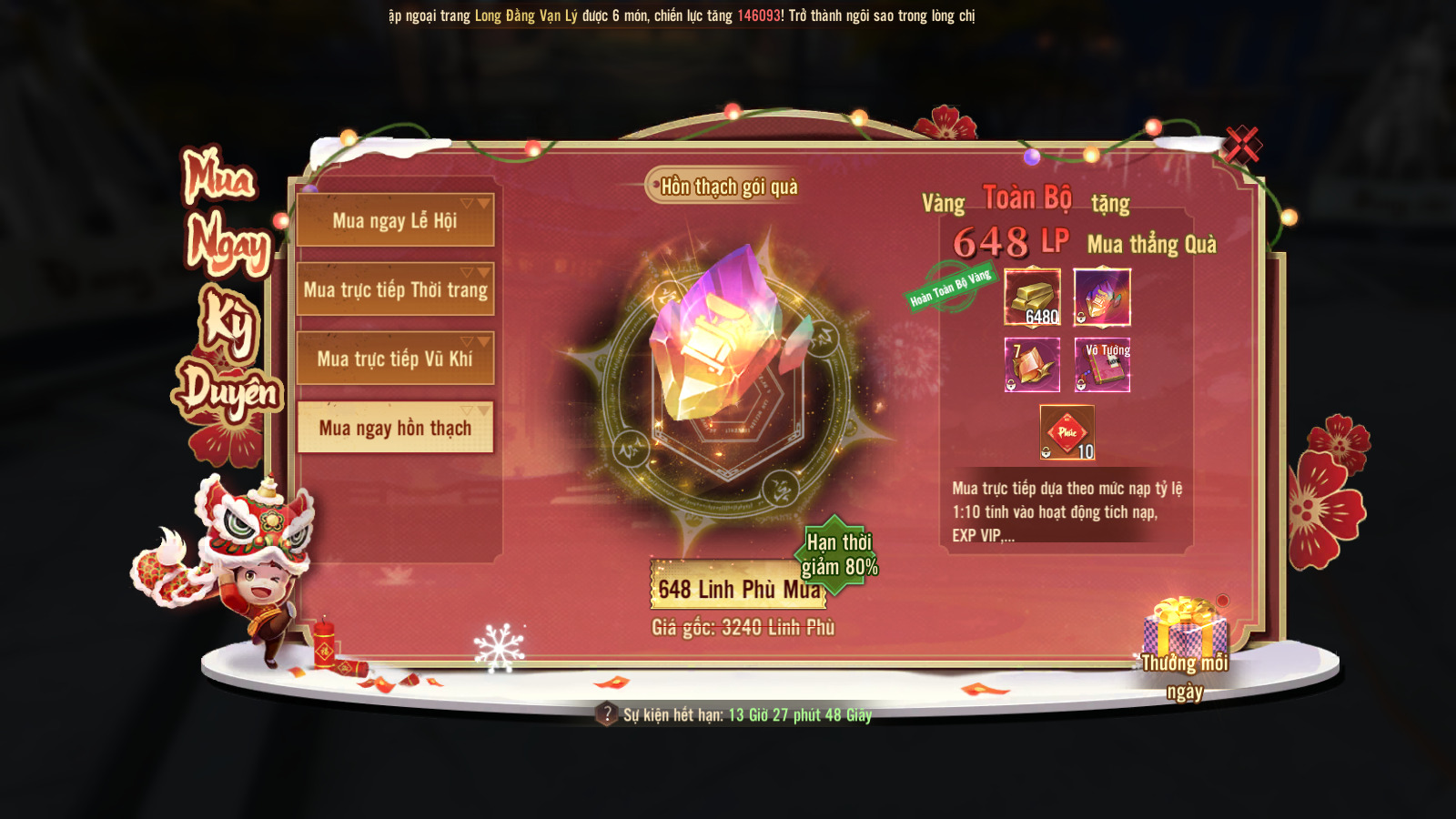The image size is (1456, 819).
Task: Inspect the Phúc red envelope reward
Action: click(1067, 432)
